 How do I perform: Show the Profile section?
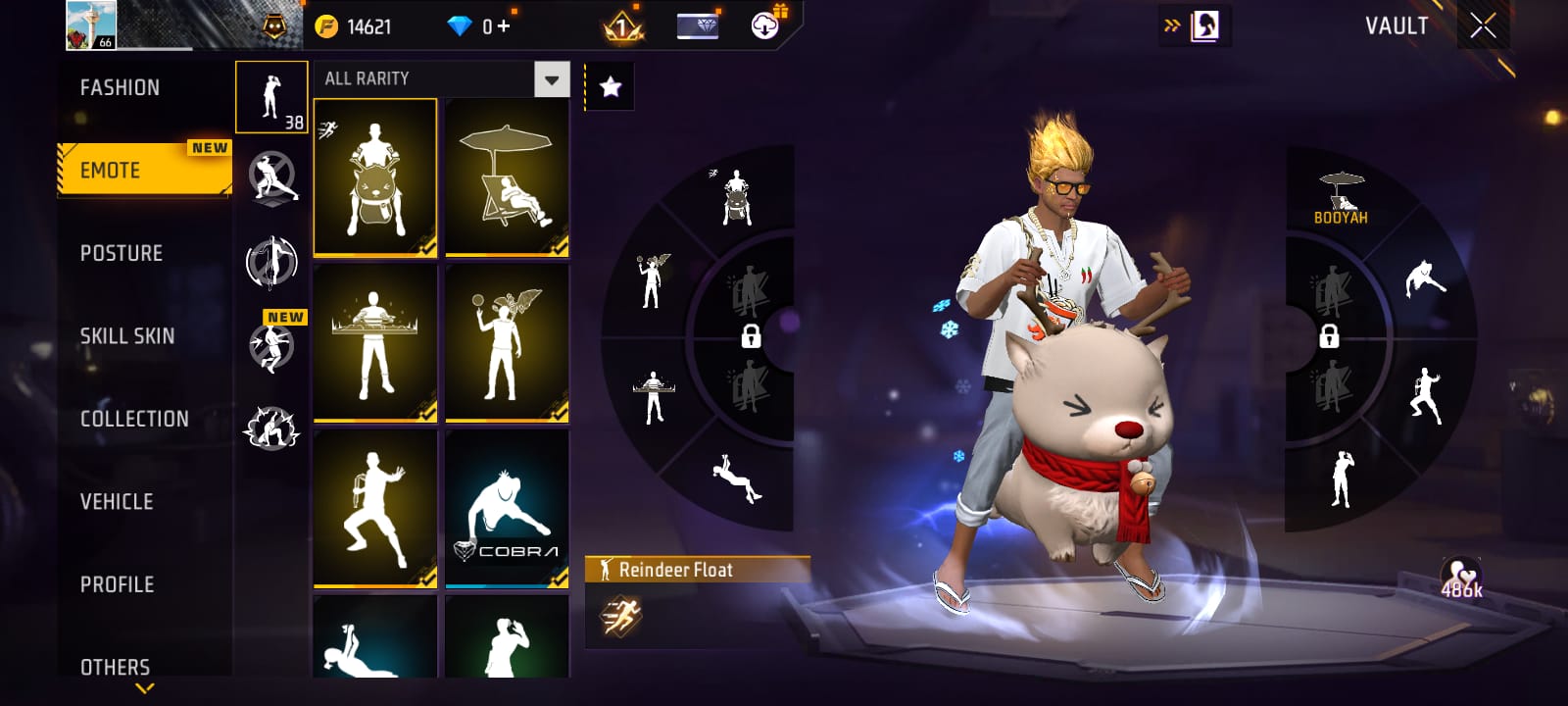(118, 584)
